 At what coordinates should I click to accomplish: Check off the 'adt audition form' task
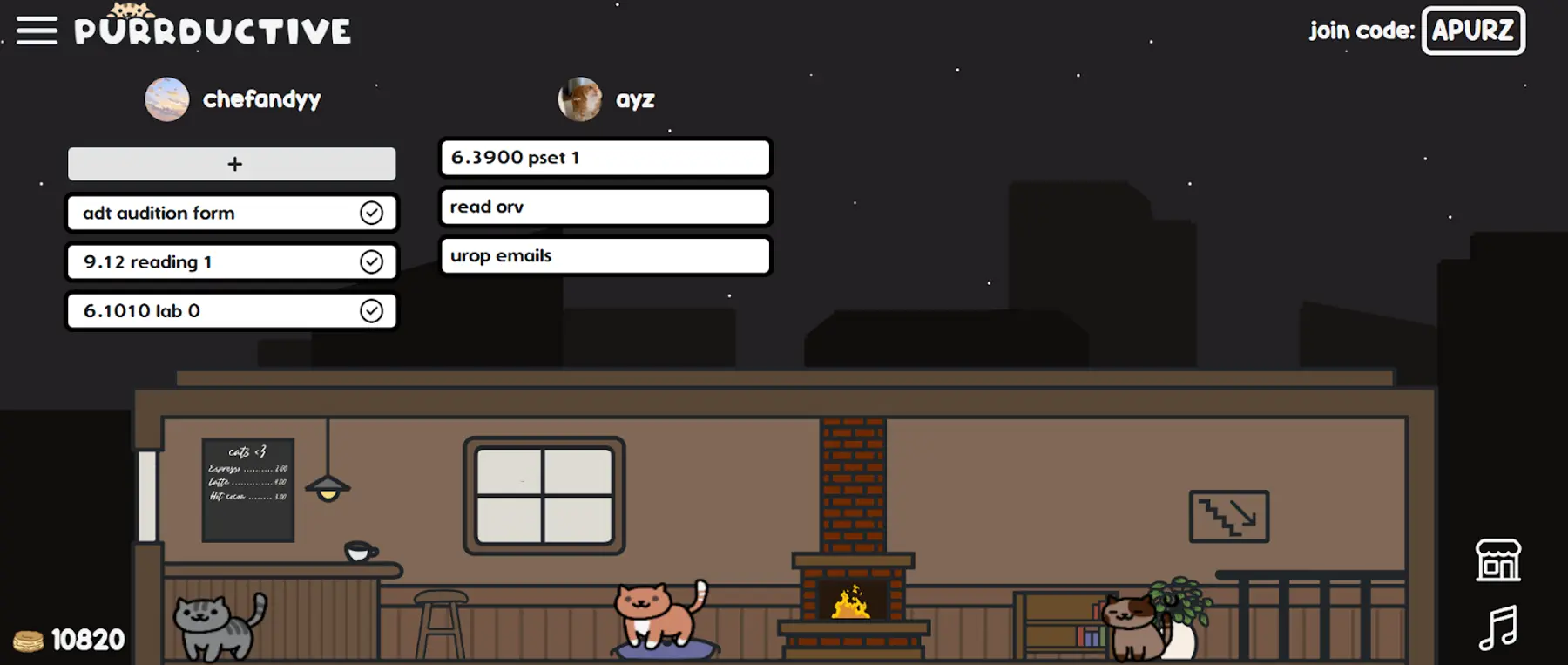pos(373,212)
